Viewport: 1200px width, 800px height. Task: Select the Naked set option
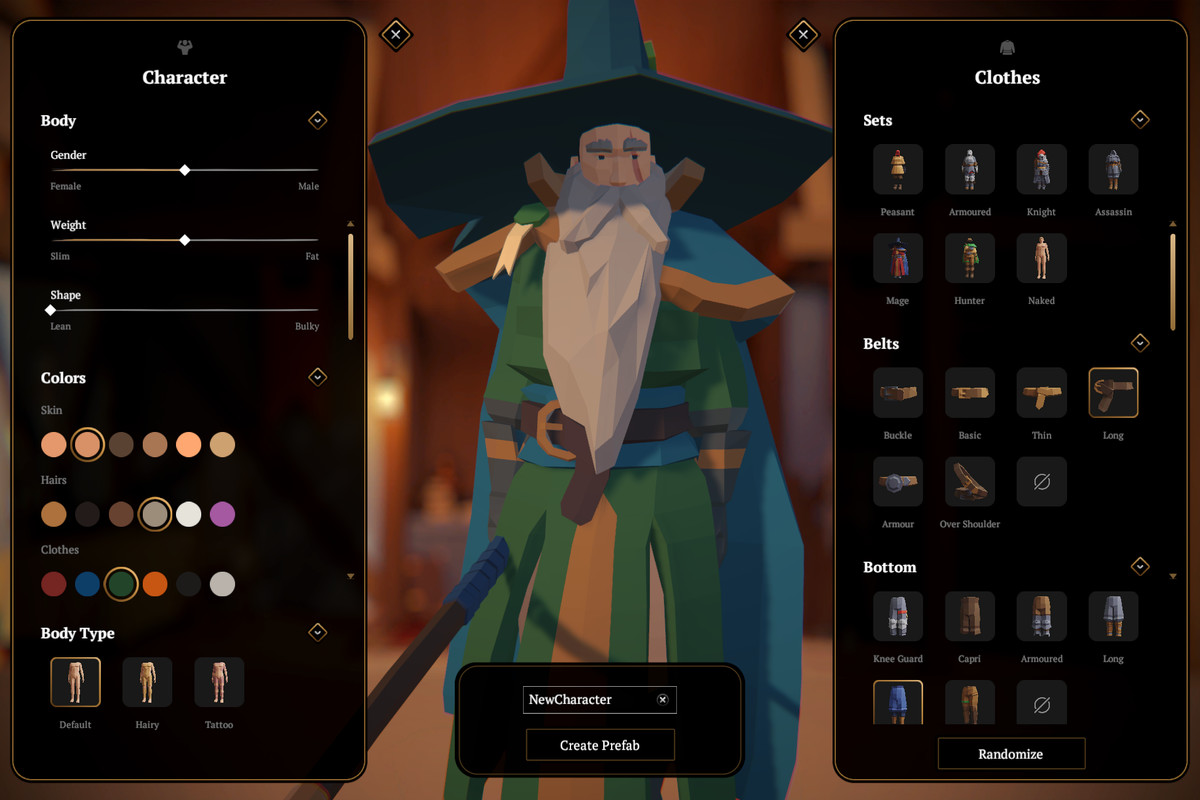(1041, 258)
